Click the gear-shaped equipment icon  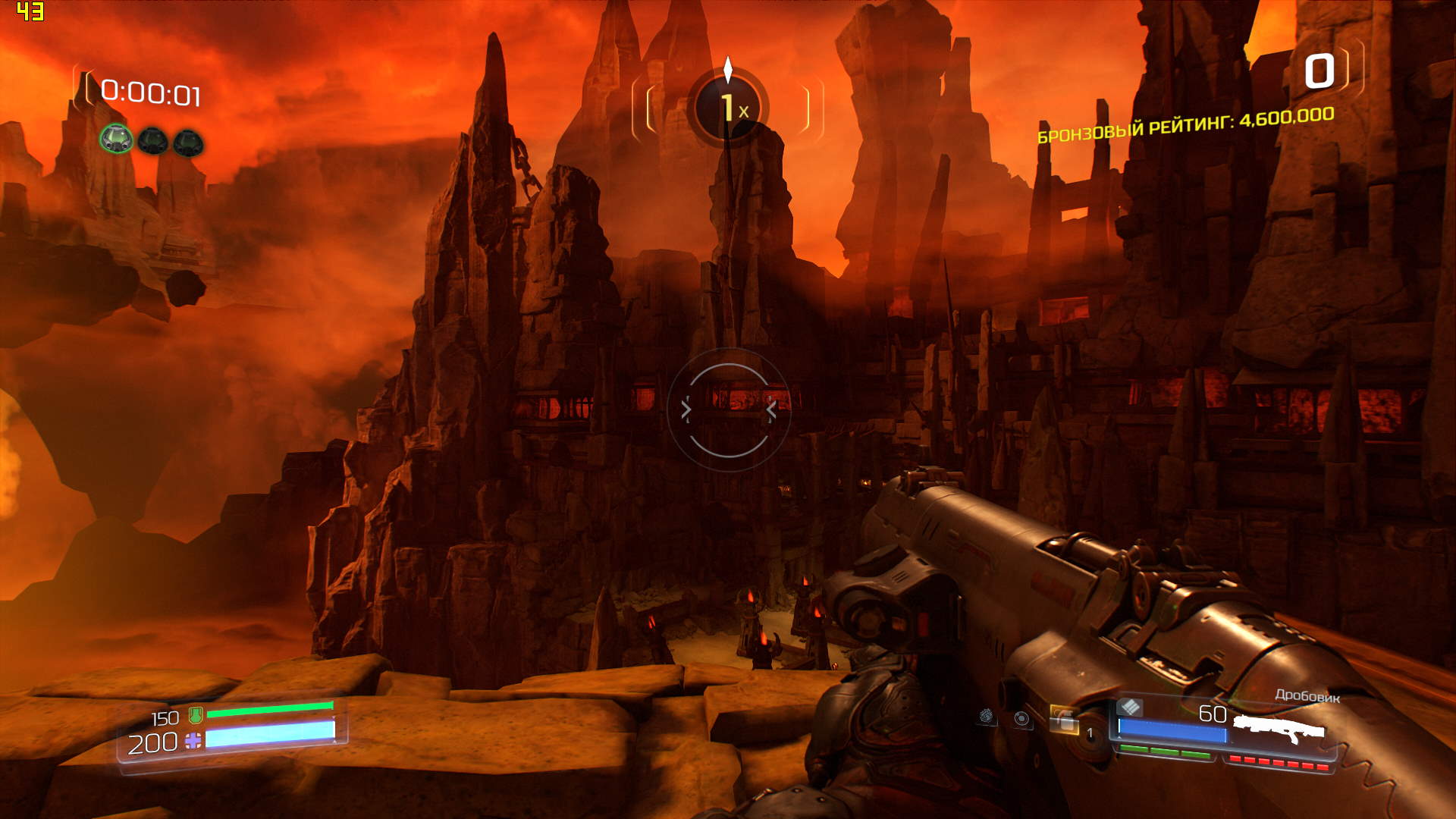pyautogui.click(x=987, y=716)
